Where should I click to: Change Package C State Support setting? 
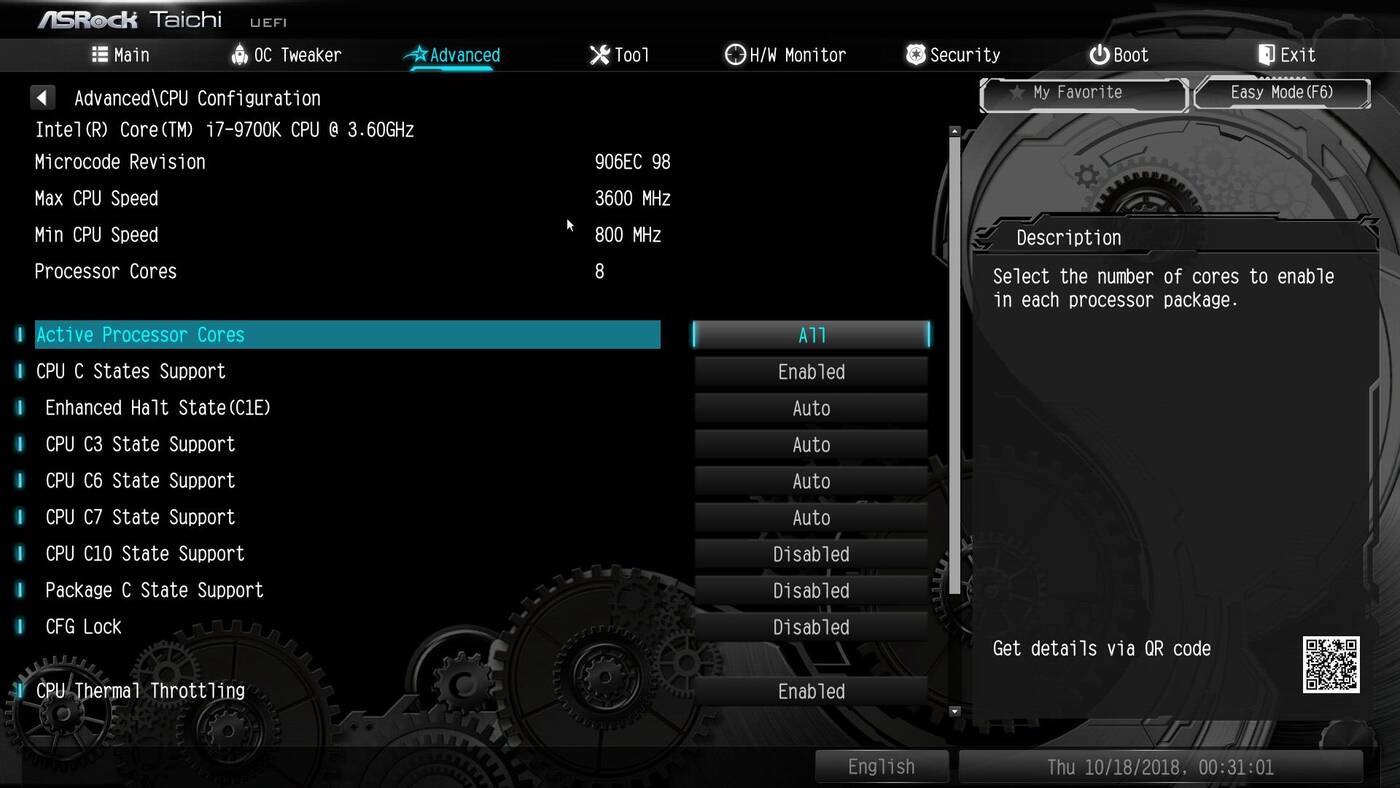811,591
